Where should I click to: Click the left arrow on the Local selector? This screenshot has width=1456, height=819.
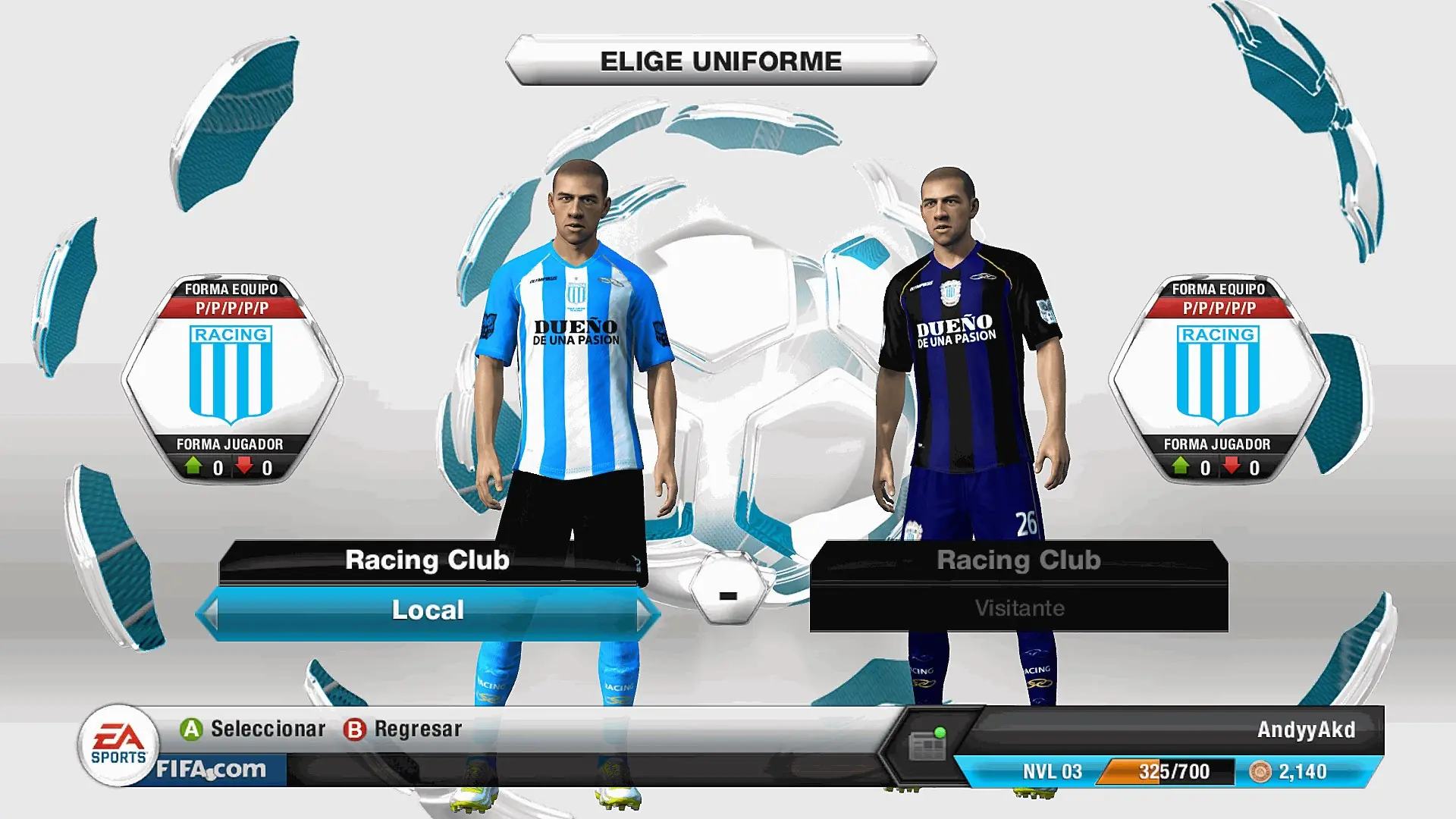click(210, 613)
